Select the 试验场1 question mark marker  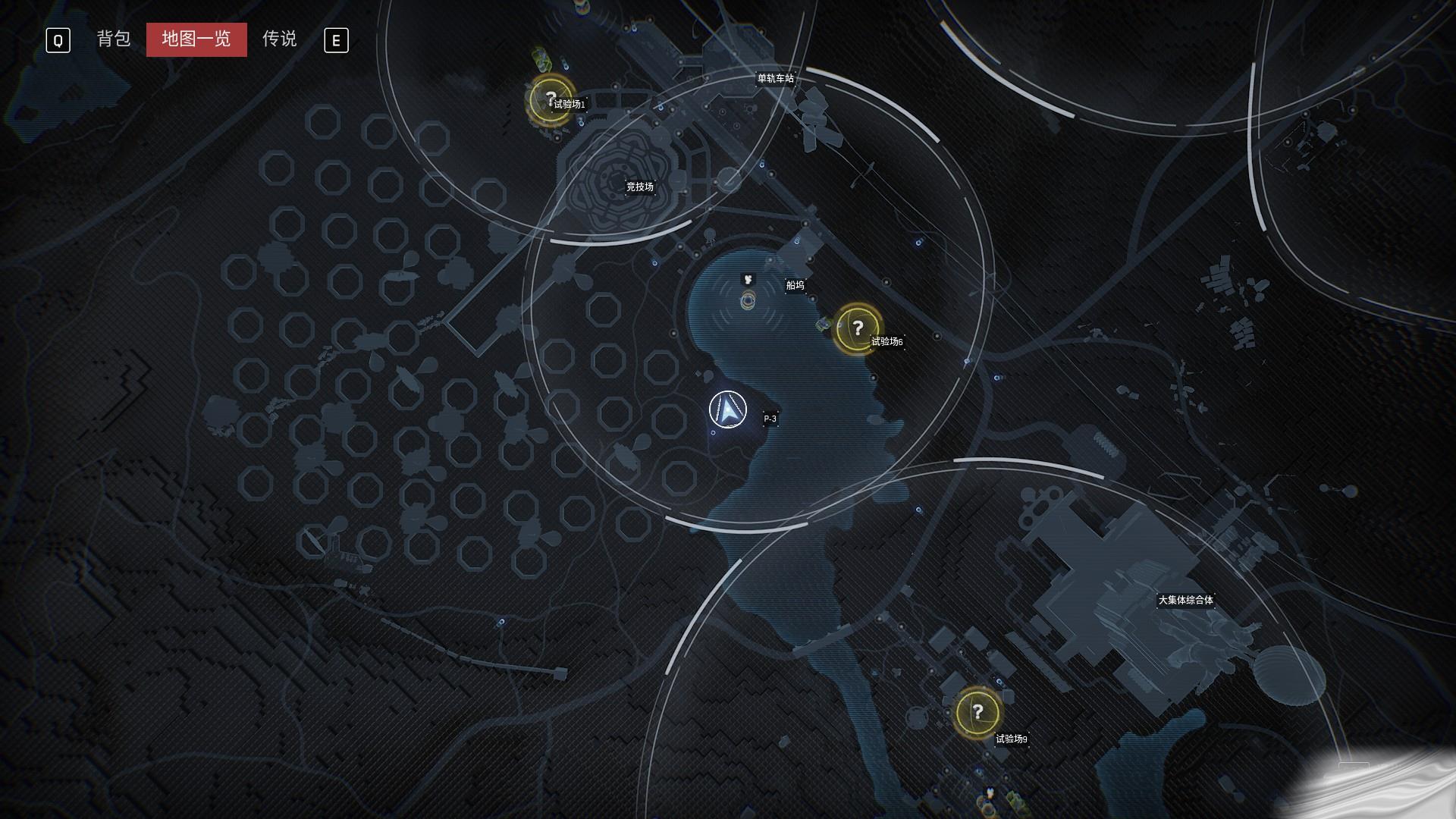(x=551, y=99)
